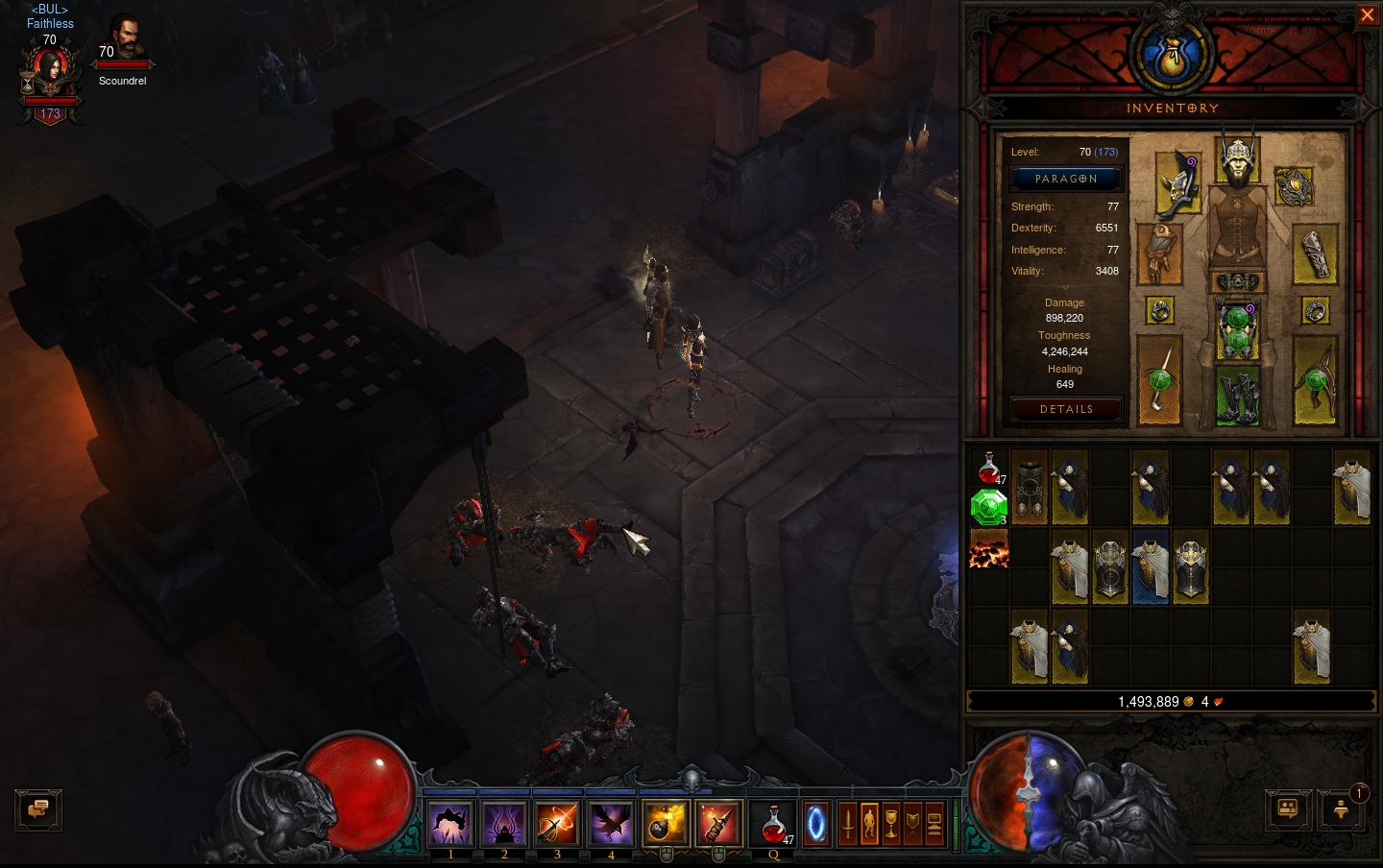Use the grenade primary attack skill
The height and width of the screenshot is (868, 1383).
click(x=665, y=824)
